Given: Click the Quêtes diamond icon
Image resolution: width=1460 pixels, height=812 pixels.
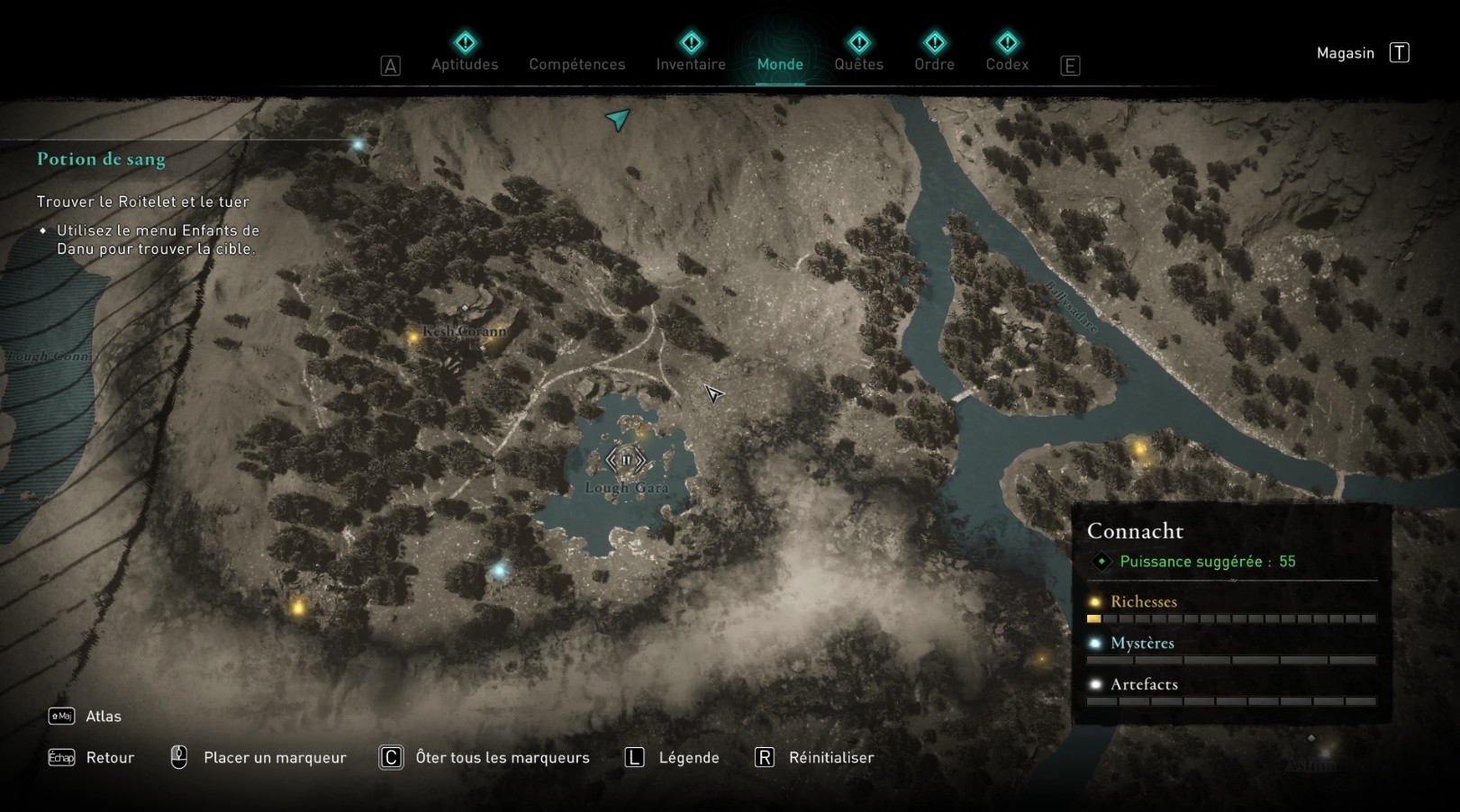Looking at the screenshot, I should tap(858, 41).
